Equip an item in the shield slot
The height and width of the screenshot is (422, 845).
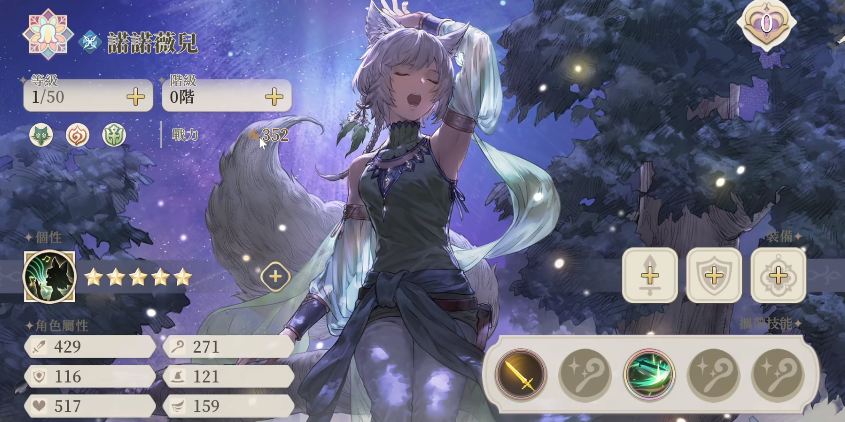(714, 275)
